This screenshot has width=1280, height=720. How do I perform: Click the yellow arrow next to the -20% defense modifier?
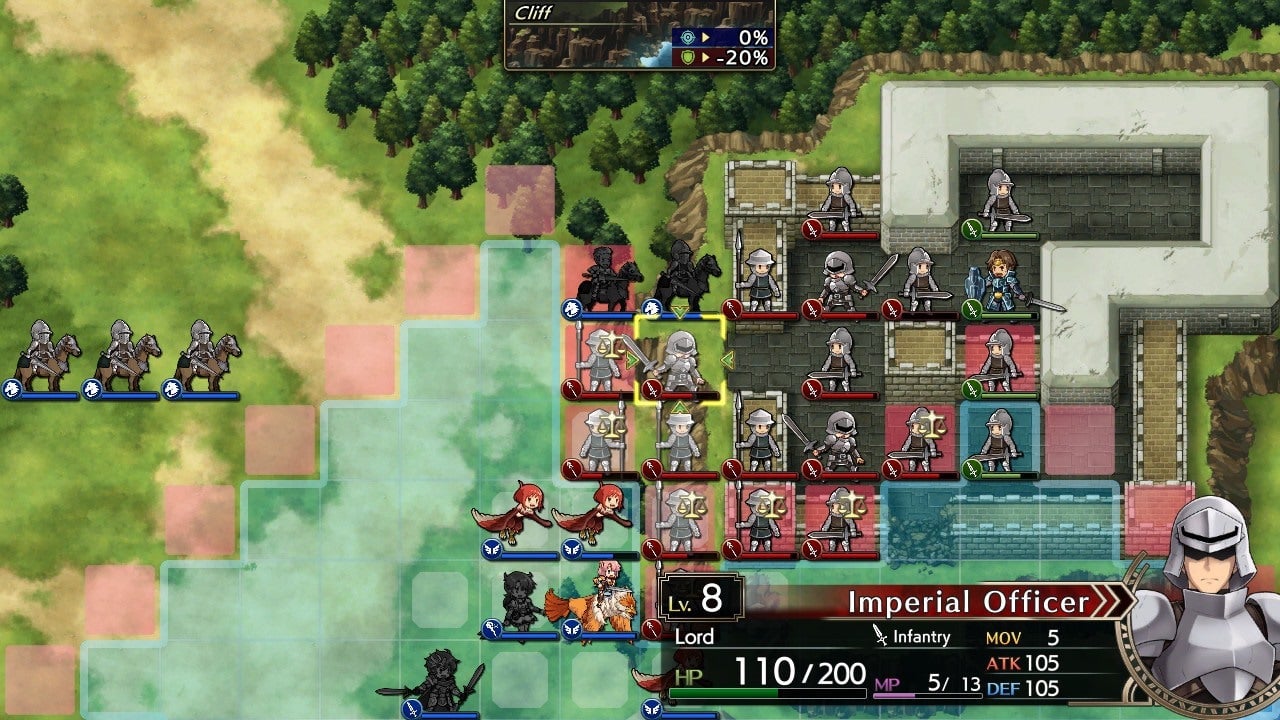tap(706, 57)
